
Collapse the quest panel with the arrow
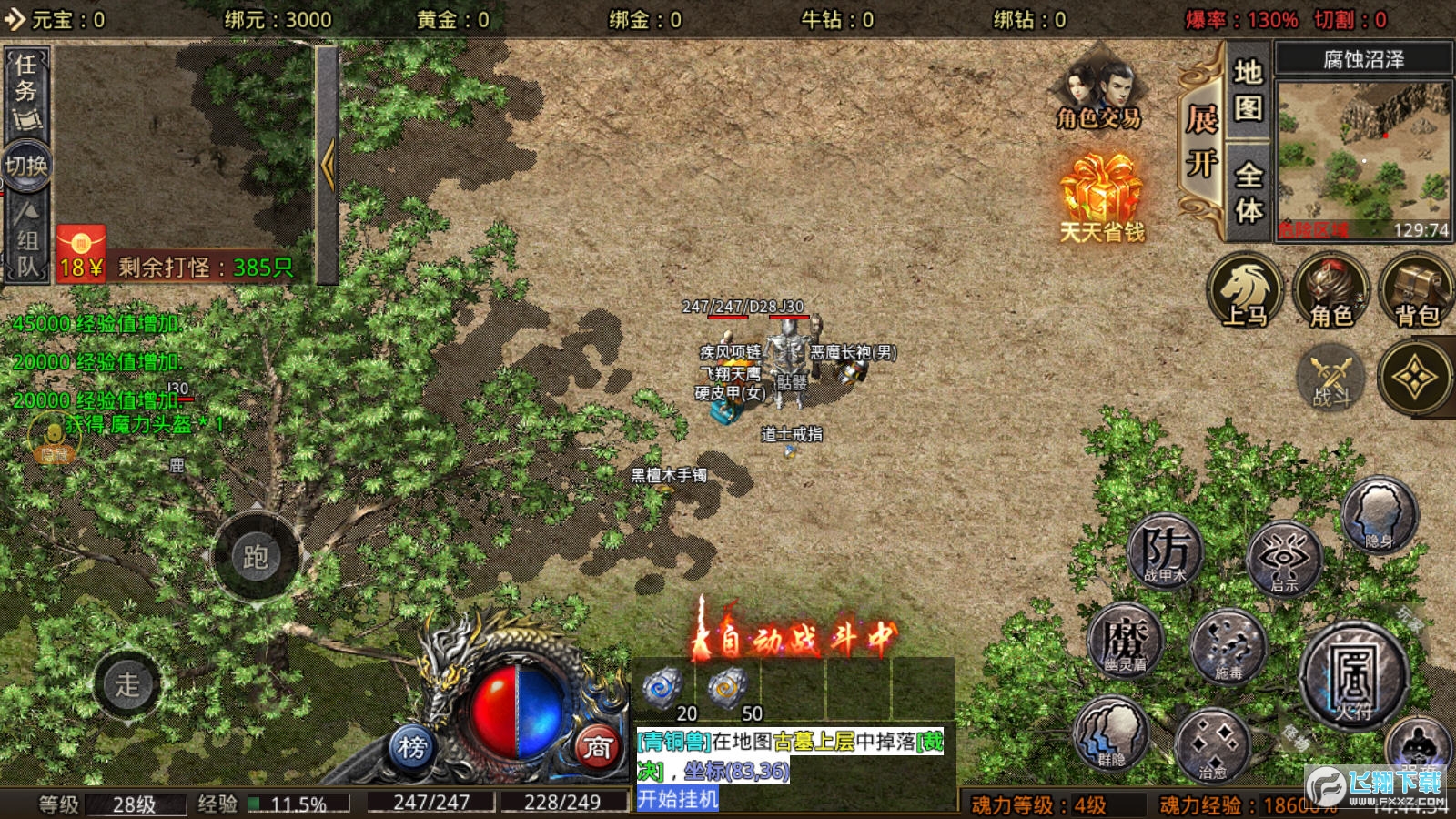[328, 164]
